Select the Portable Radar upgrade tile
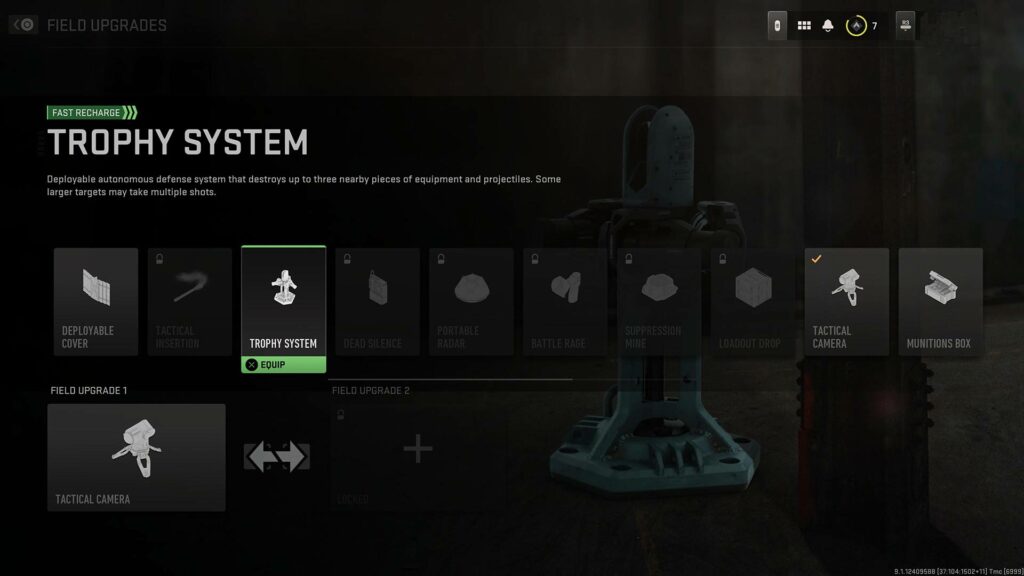 point(471,301)
